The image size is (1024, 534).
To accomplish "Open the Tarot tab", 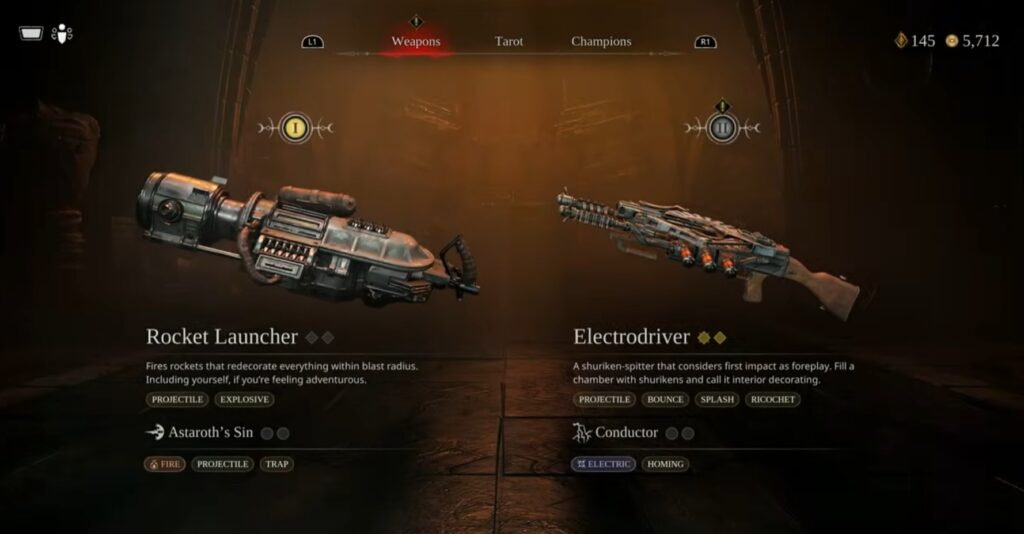I will coord(508,42).
